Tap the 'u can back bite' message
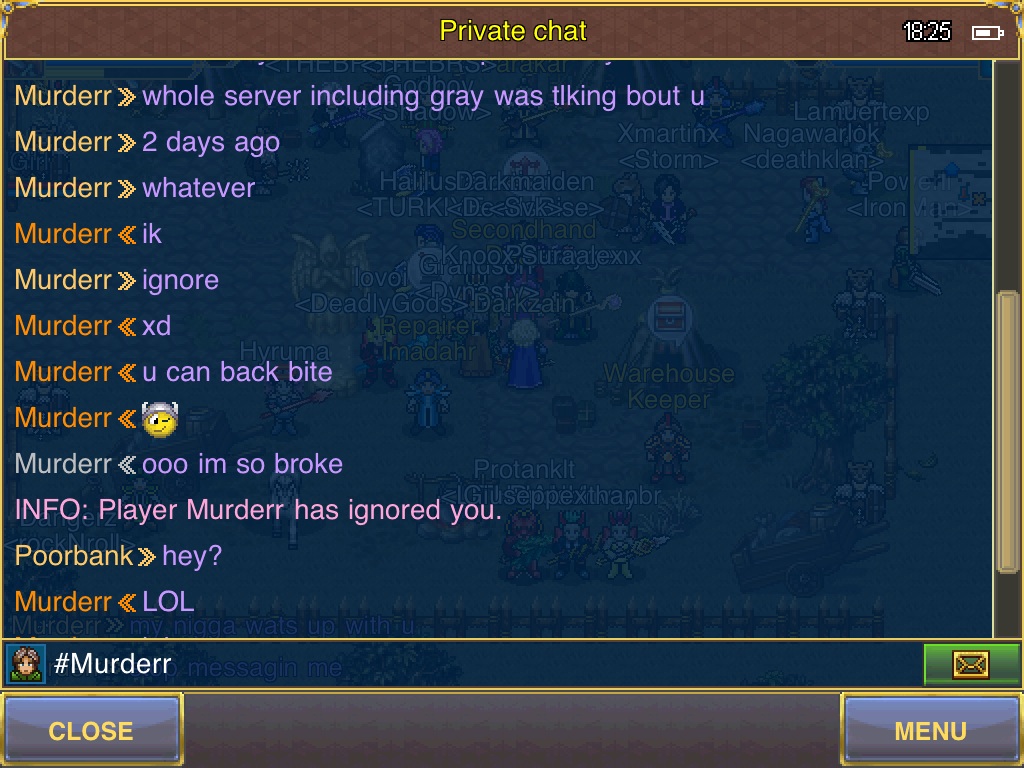Viewport: 1024px width, 768px height. [237, 372]
